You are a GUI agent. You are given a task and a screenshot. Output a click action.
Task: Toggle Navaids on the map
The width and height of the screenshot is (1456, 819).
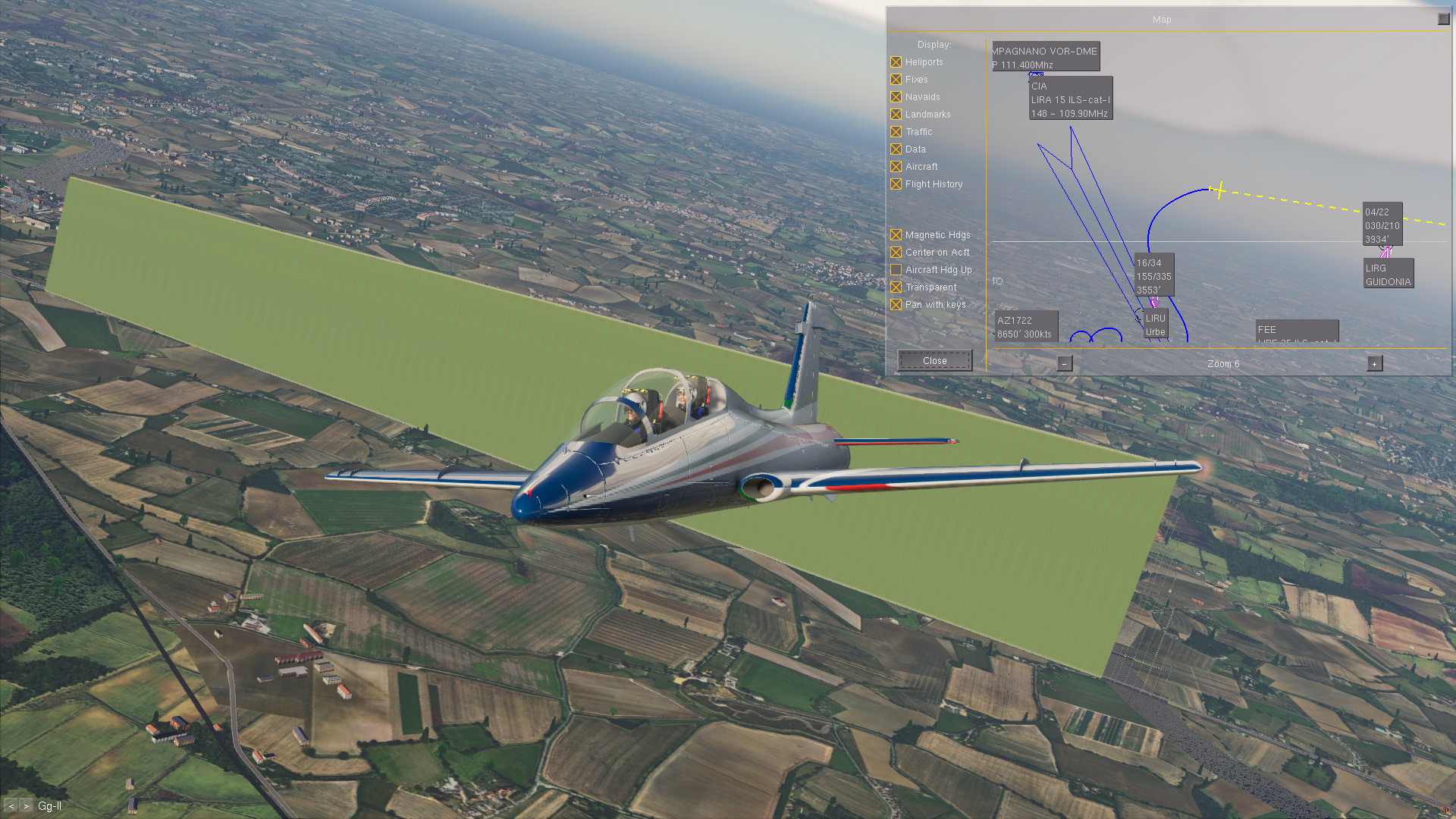click(x=896, y=97)
